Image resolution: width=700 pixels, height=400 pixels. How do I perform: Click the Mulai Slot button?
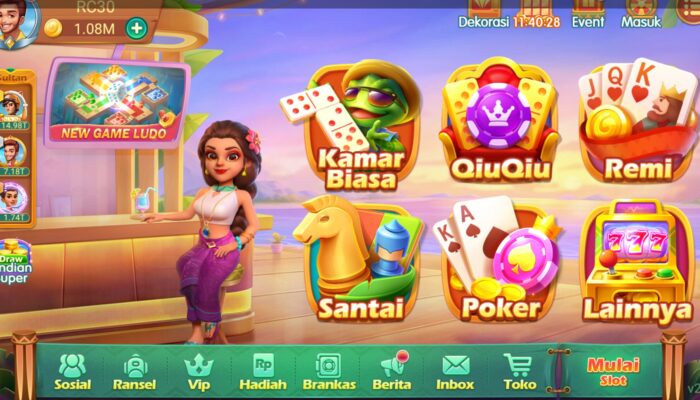coord(613,371)
